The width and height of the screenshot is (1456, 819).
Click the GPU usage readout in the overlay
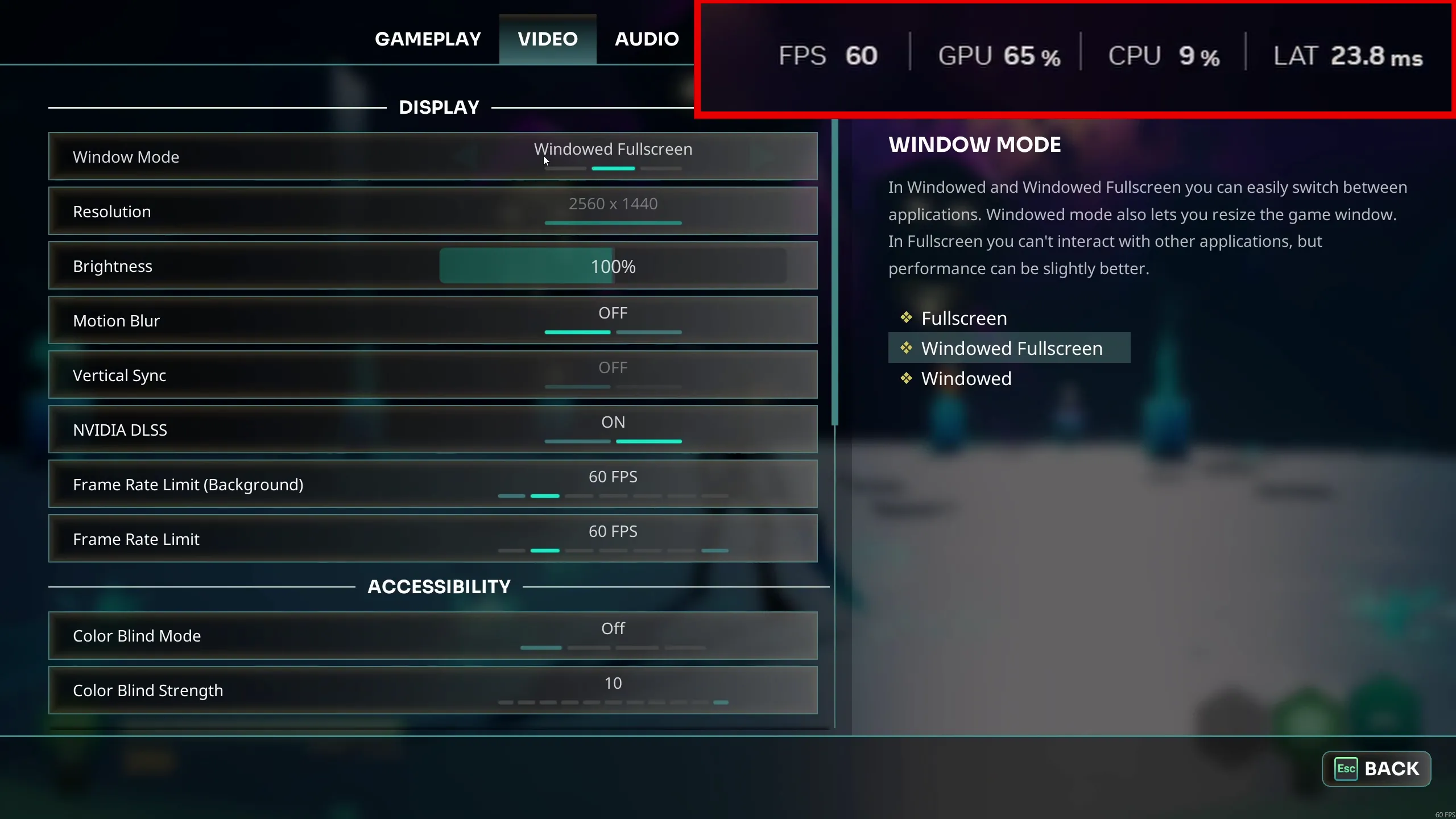pyautogui.click(x=999, y=54)
